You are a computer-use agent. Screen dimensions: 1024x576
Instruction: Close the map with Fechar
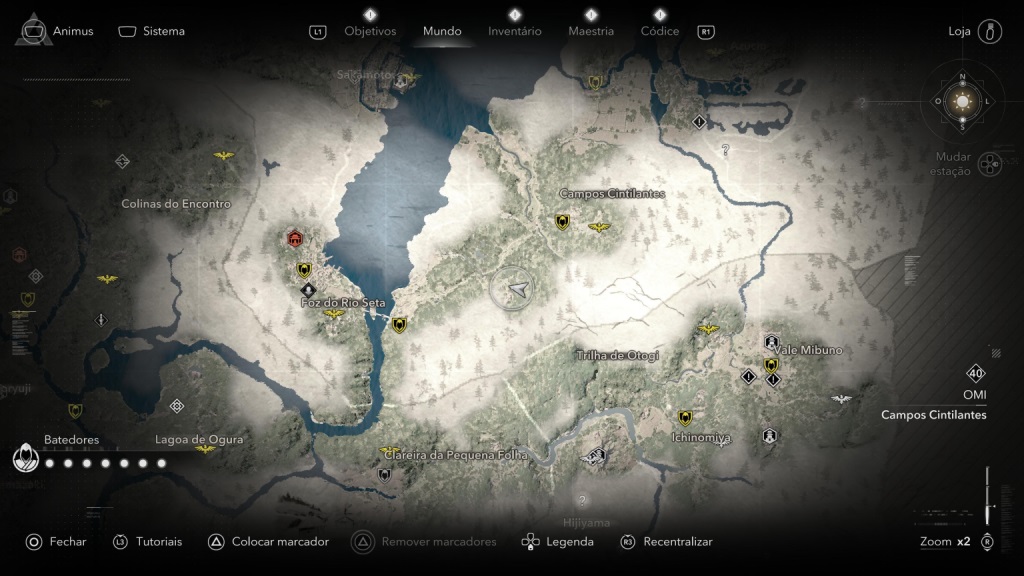[x=56, y=542]
